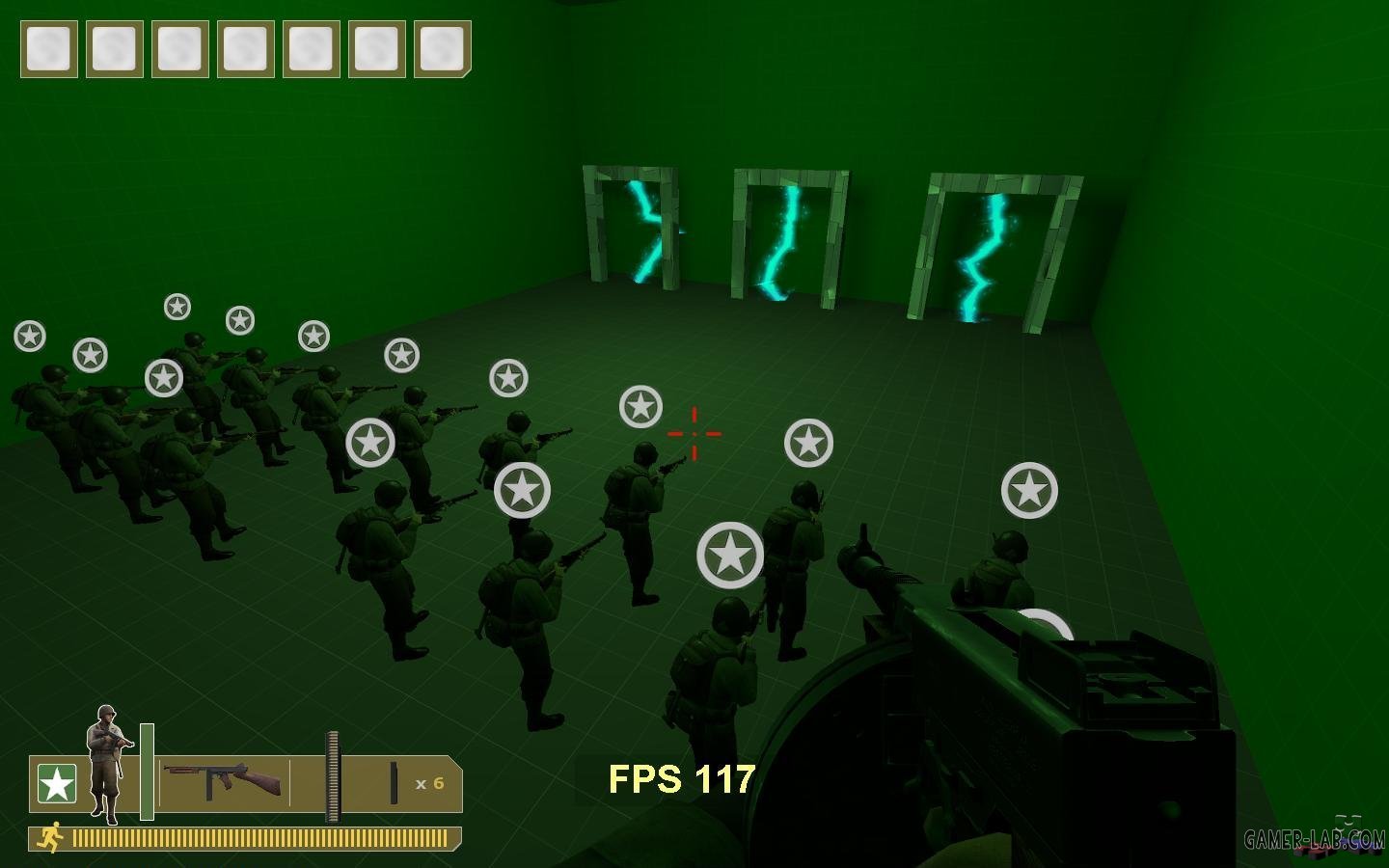Select the soldier class portrait

point(107,762)
